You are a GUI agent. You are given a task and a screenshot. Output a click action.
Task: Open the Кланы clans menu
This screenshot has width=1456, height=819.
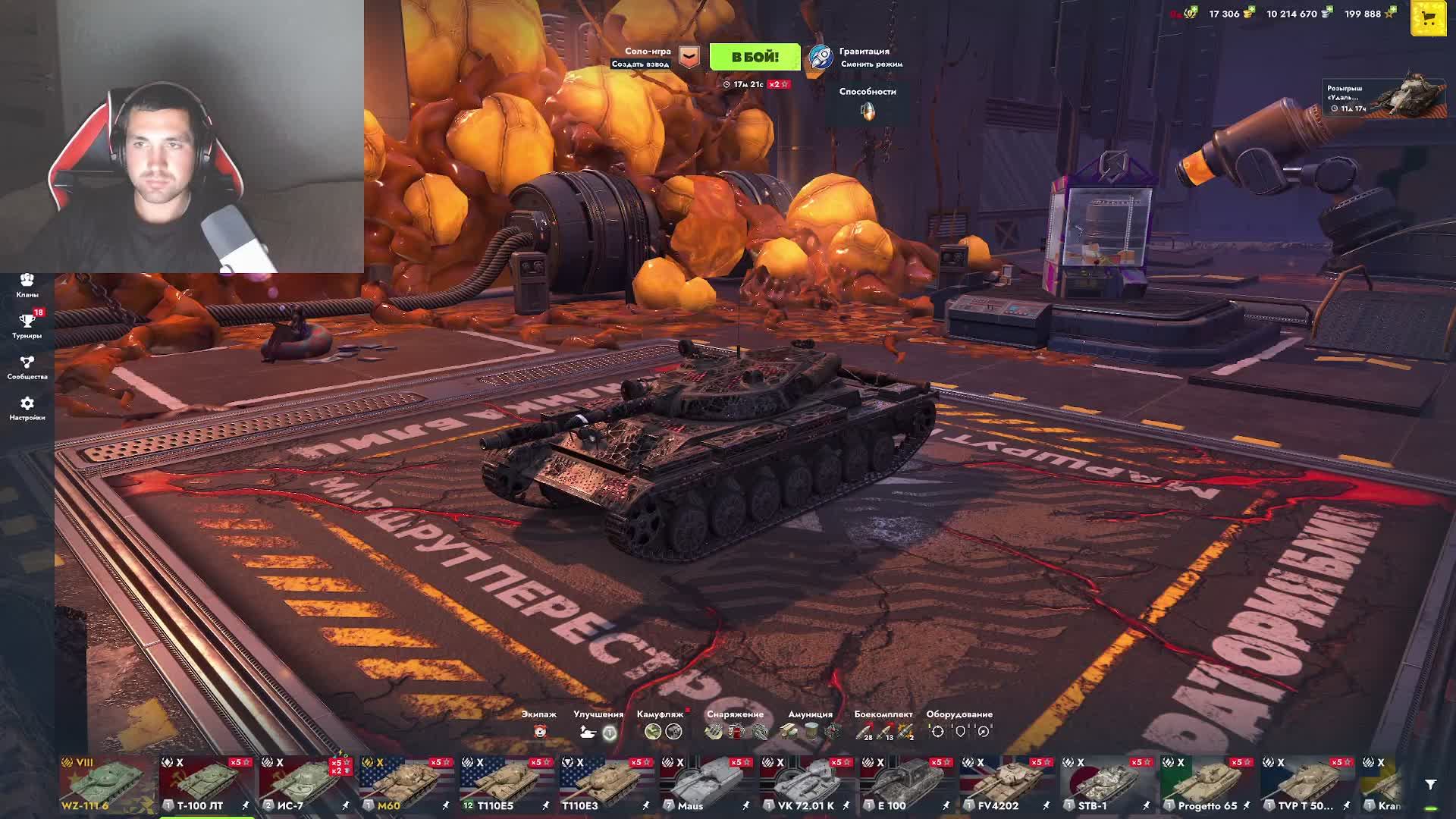tap(27, 285)
